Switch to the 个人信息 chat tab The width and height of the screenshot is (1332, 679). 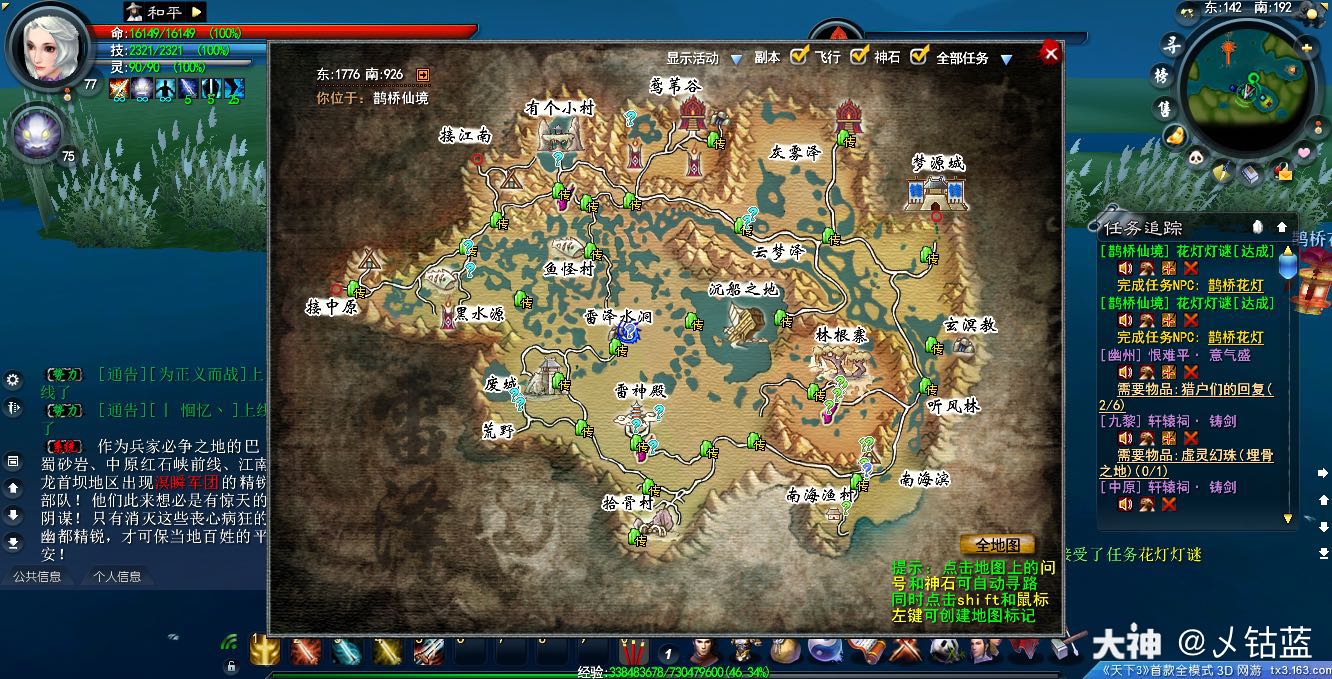(x=117, y=576)
